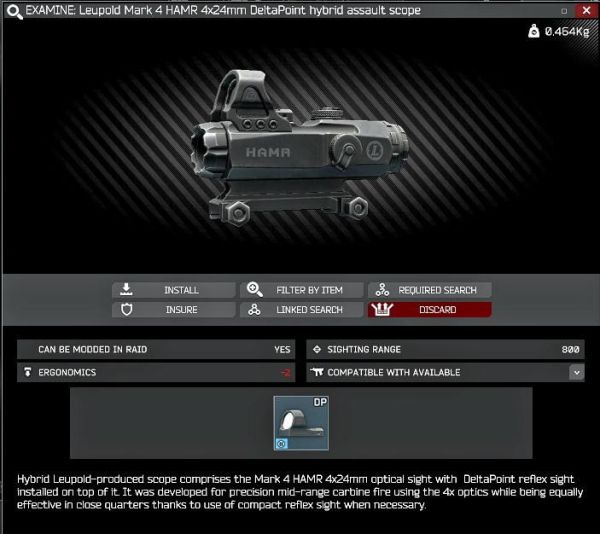Screen dimensions: 600x534
Task: Choose Filter By Item
Action: [x=302, y=290]
